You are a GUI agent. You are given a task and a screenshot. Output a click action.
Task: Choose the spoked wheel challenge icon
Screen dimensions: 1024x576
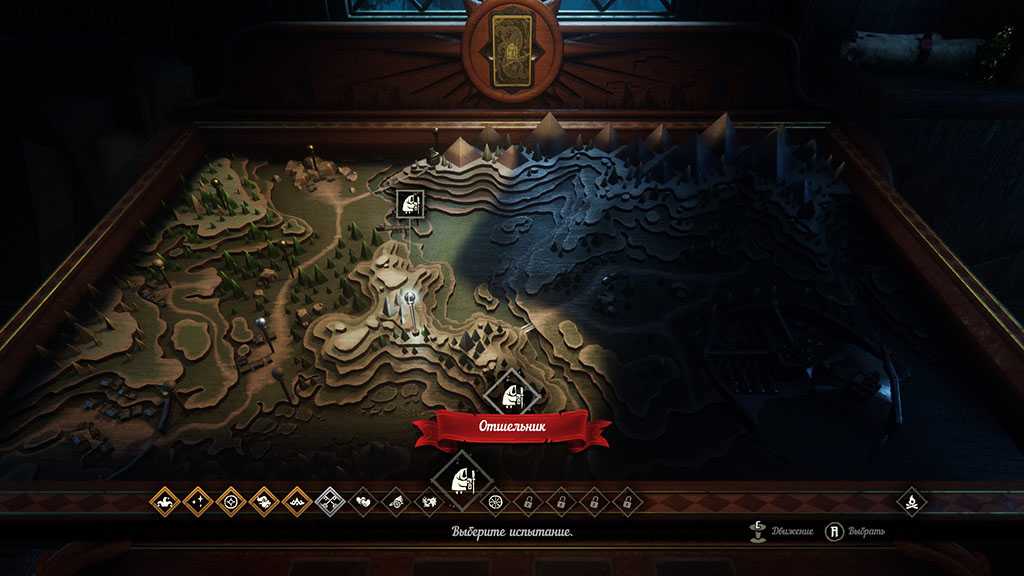pyautogui.click(x=493, y=500)
